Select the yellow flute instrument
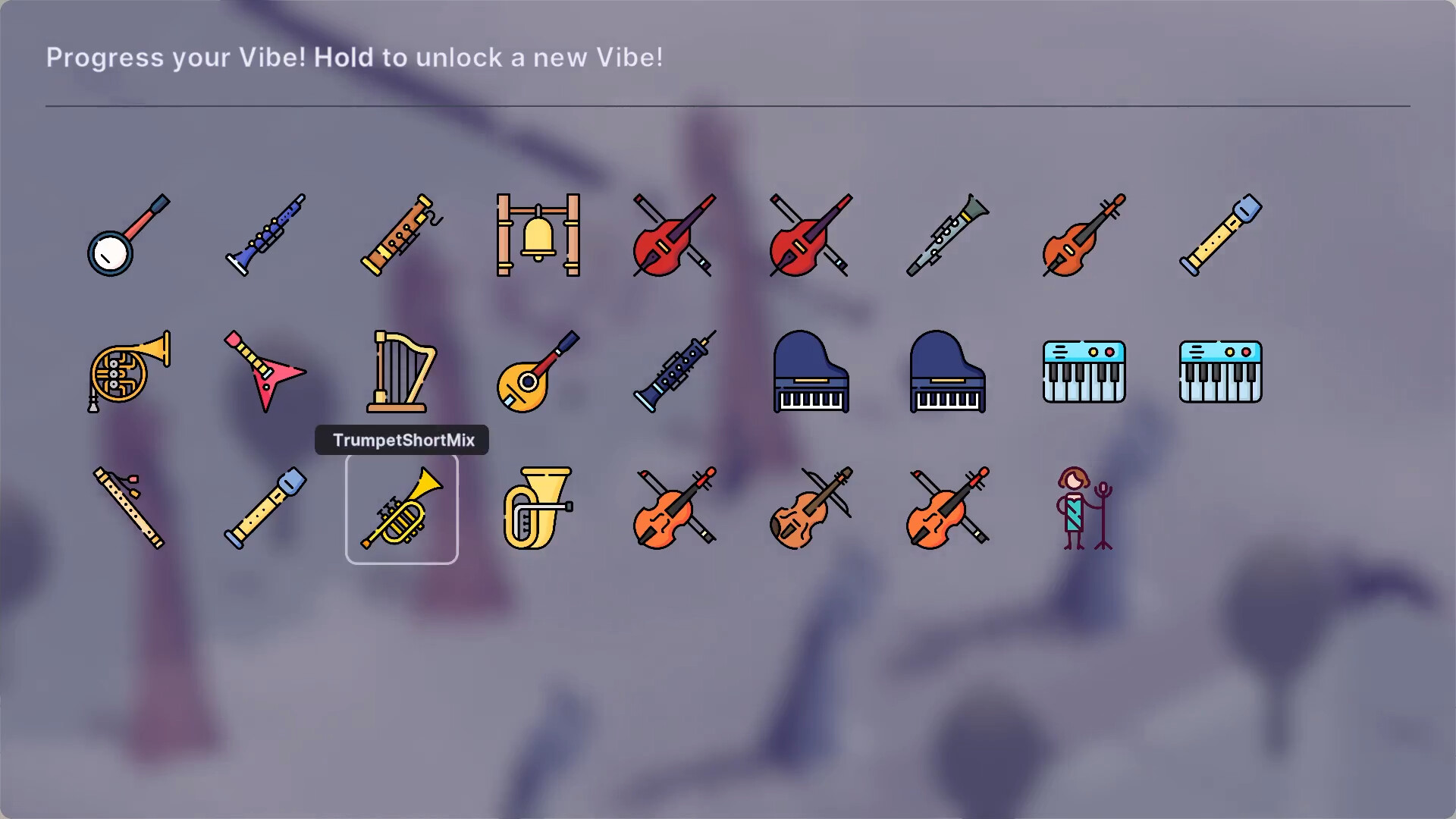The width and height of the screenshot is (1456, 819). pos(129,508)
